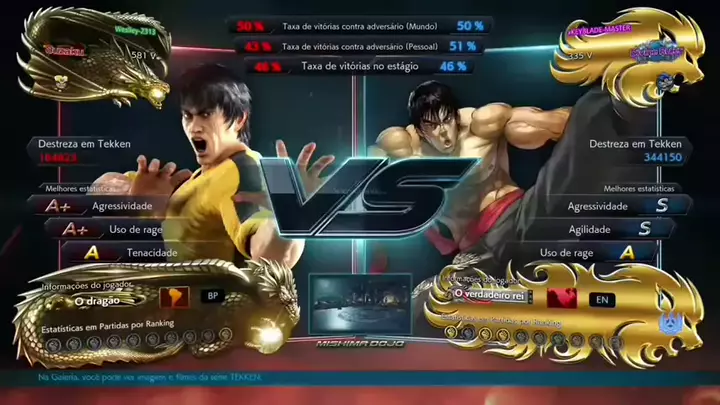The height and width of the screenshot is (405, 720).
Task: Click the BP badge on left player panel
Action: point(212,296)
